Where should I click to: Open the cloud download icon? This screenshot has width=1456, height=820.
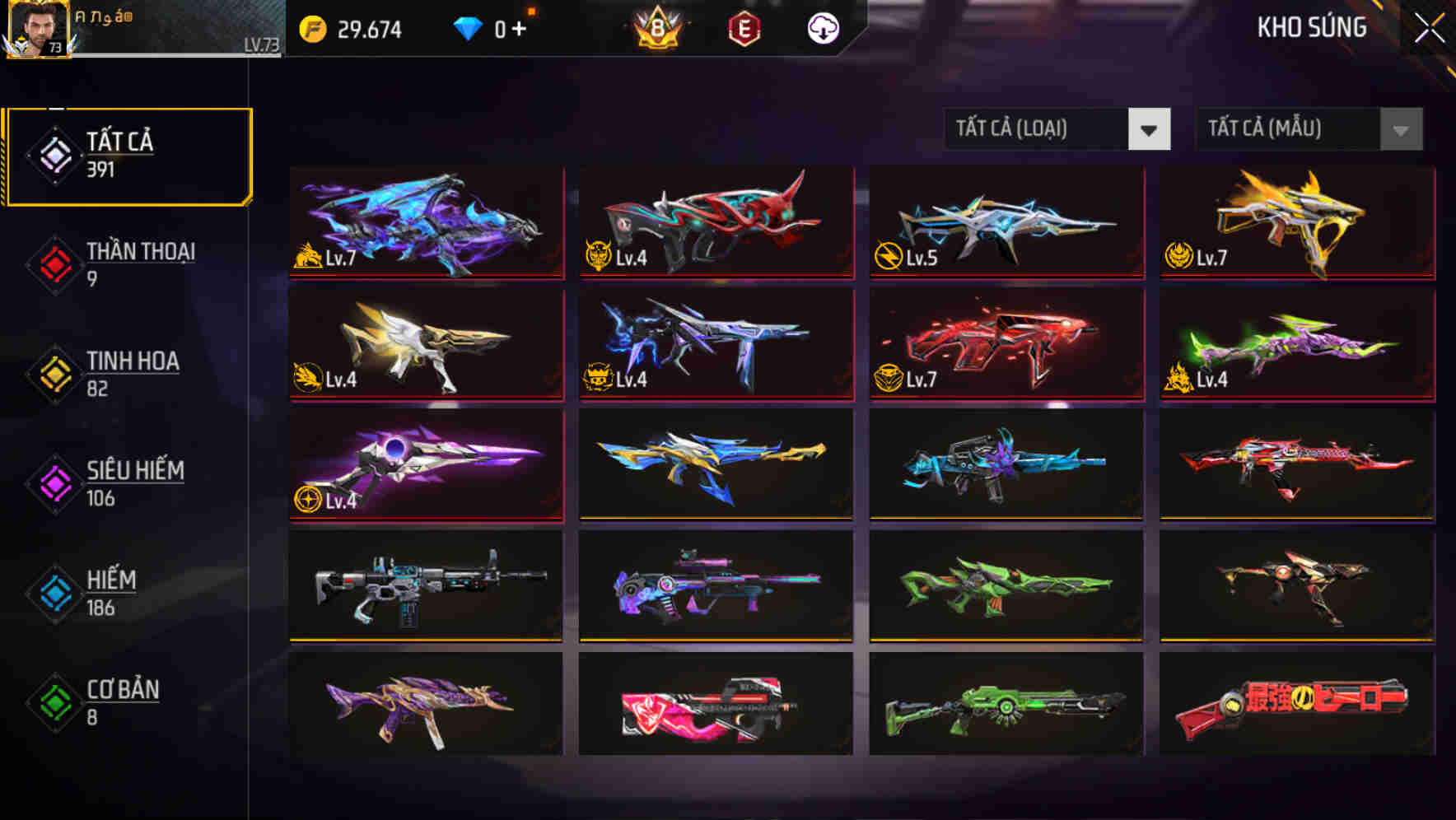pyautogui.click(x=823, y=30)
